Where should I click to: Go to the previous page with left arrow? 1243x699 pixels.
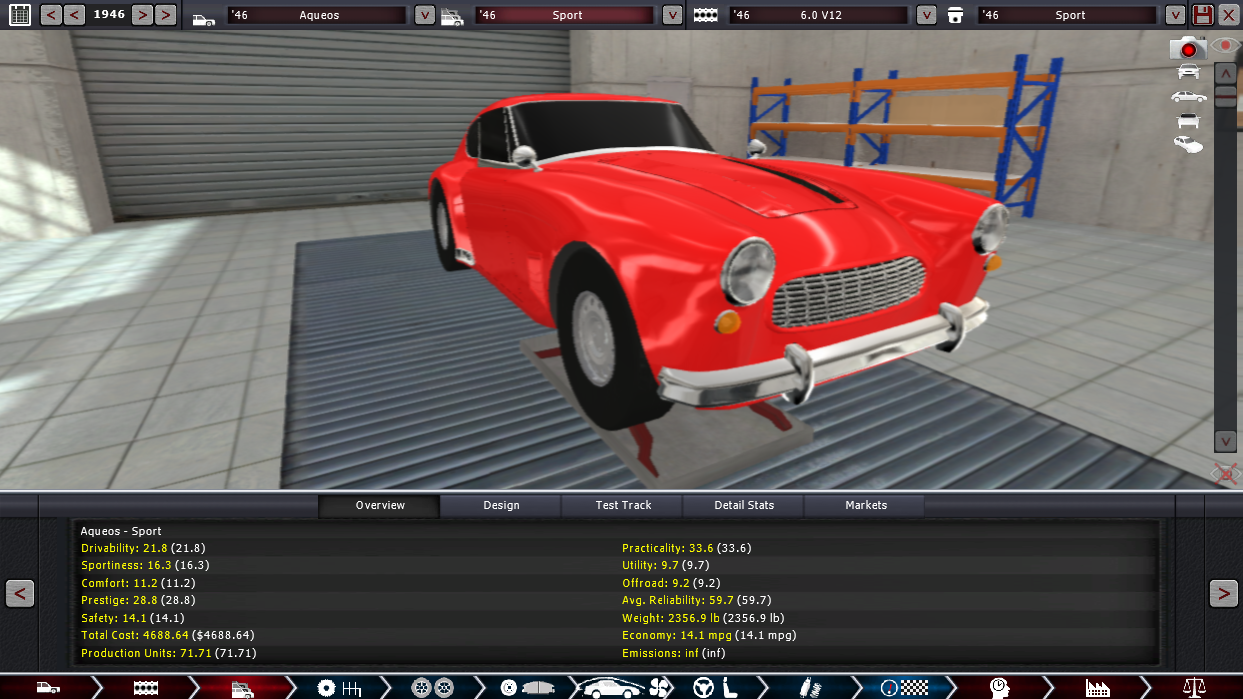20,593
